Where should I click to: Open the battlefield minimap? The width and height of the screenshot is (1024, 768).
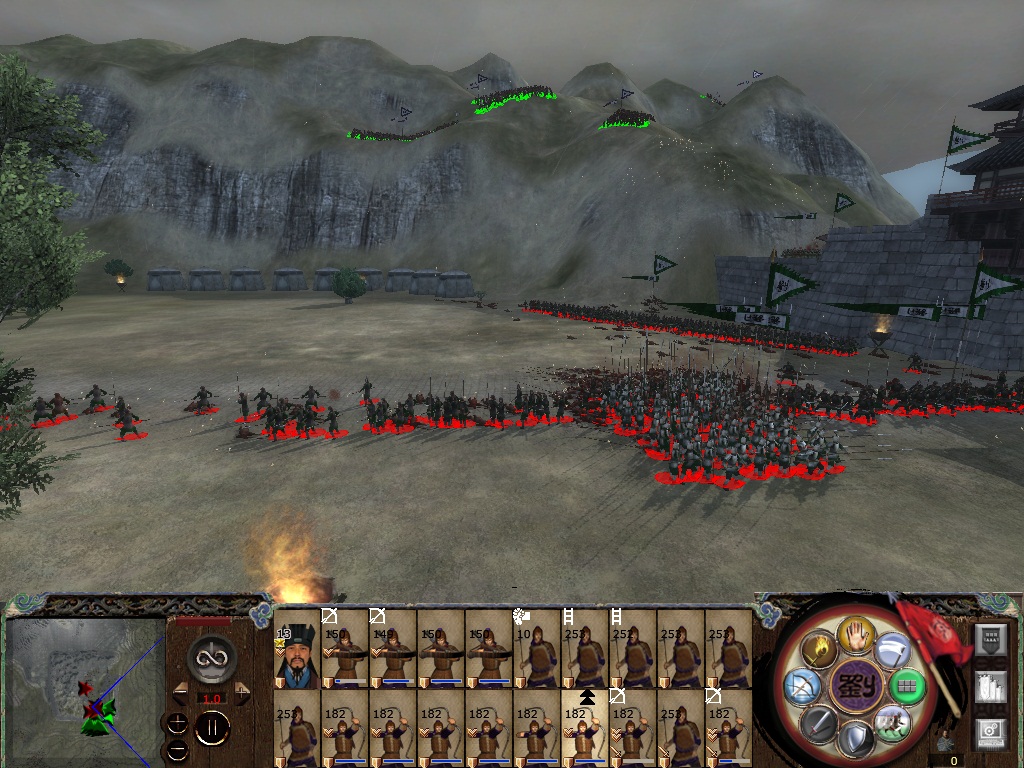(85, 692)
